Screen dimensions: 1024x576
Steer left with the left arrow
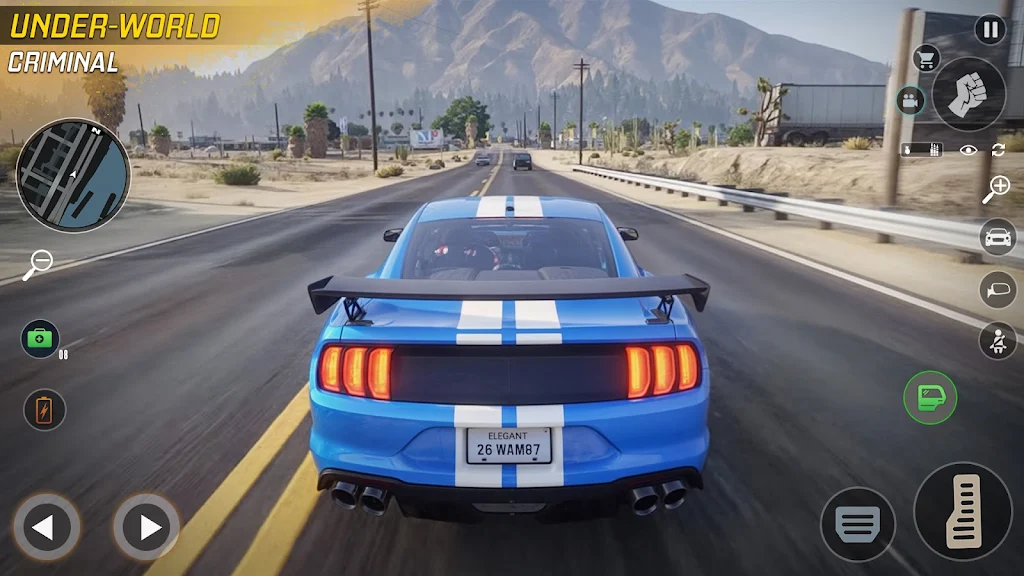(x=46, y=526)
